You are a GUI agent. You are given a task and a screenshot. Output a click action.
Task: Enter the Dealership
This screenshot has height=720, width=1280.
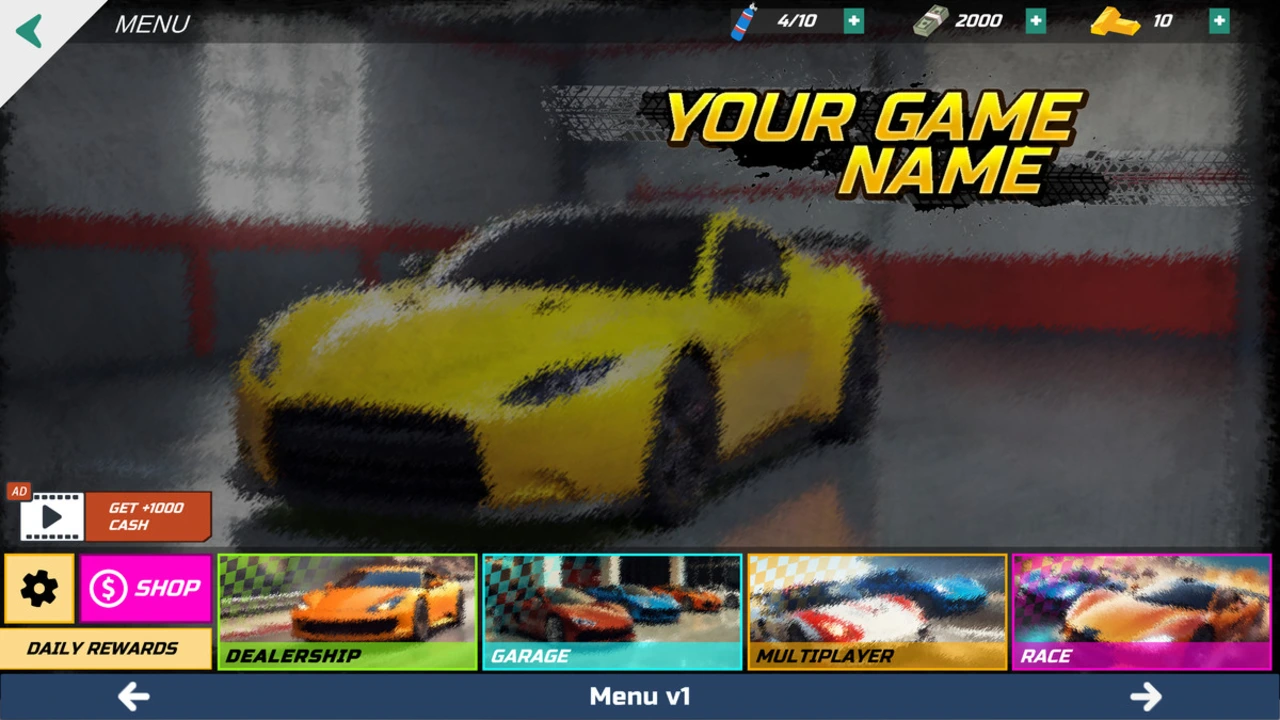point(348,612)
